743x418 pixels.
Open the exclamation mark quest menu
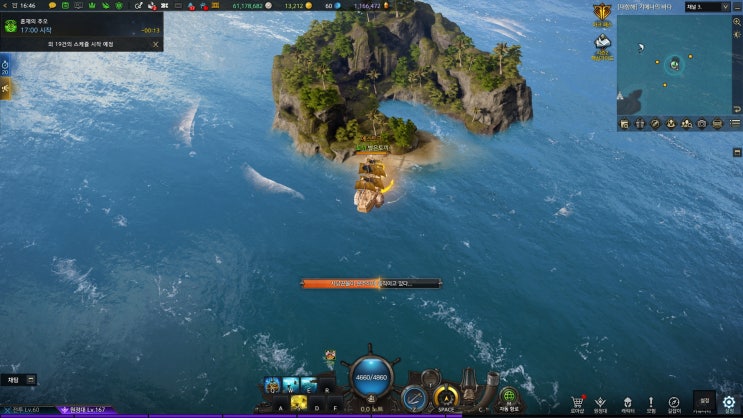pyautogui.click(x=651, y=401)
